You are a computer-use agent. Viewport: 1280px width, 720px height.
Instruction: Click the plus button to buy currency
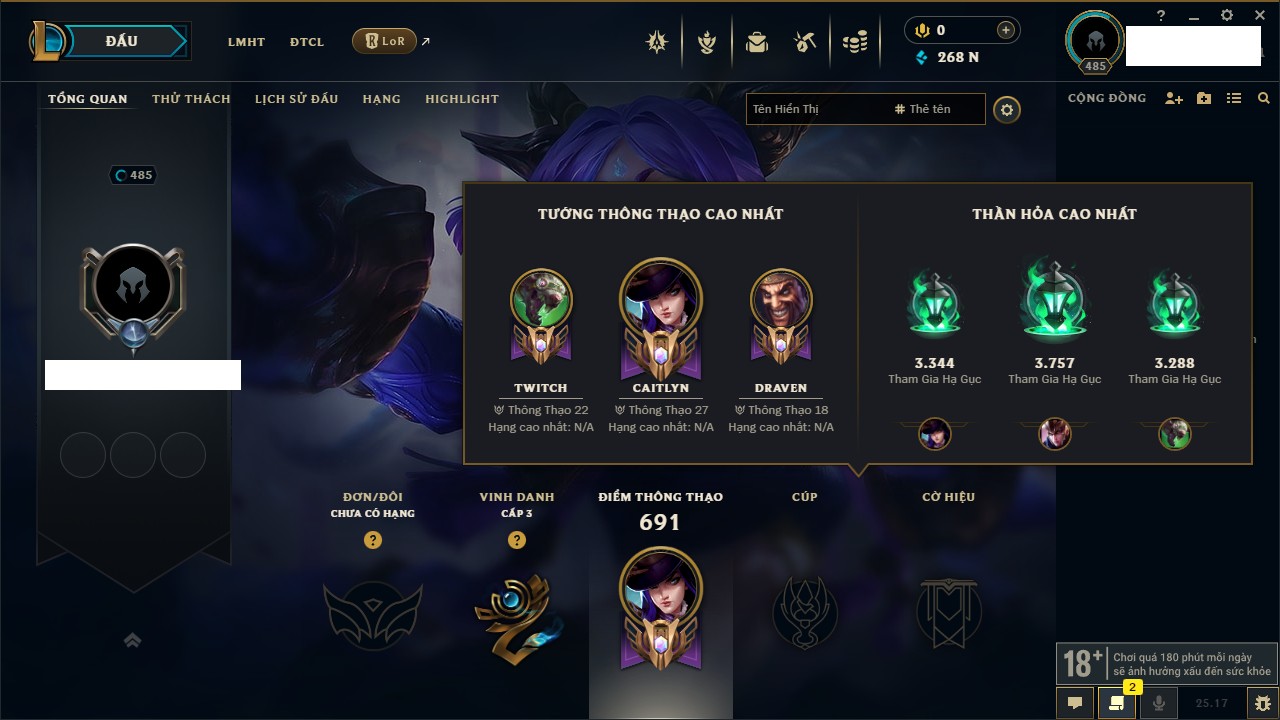click(1006, 30)
